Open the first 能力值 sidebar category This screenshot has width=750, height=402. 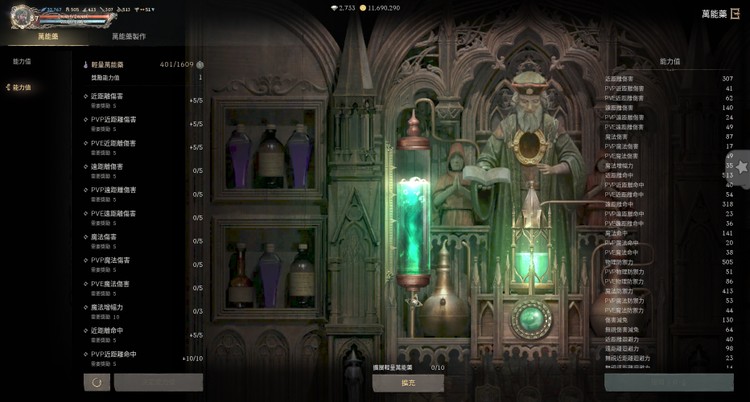tap(21, 62)
